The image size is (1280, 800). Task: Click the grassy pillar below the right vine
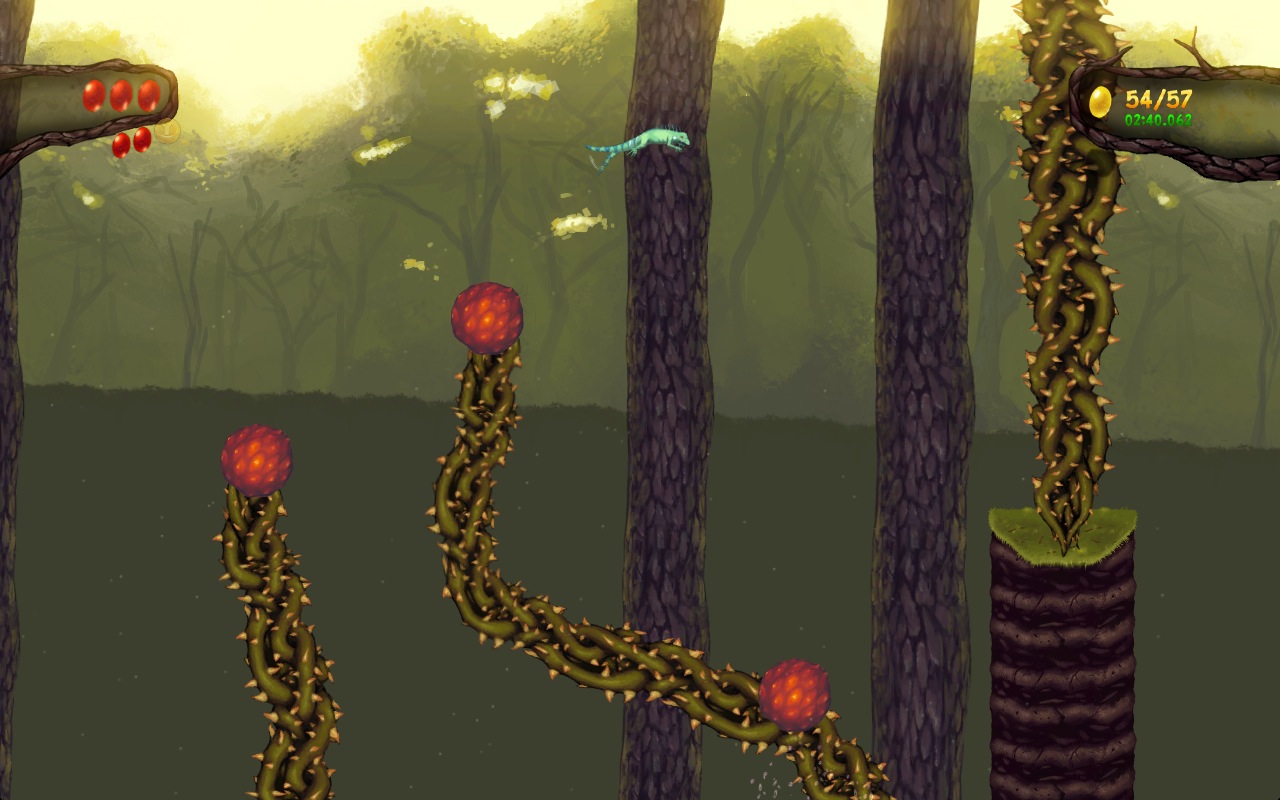1063,650
